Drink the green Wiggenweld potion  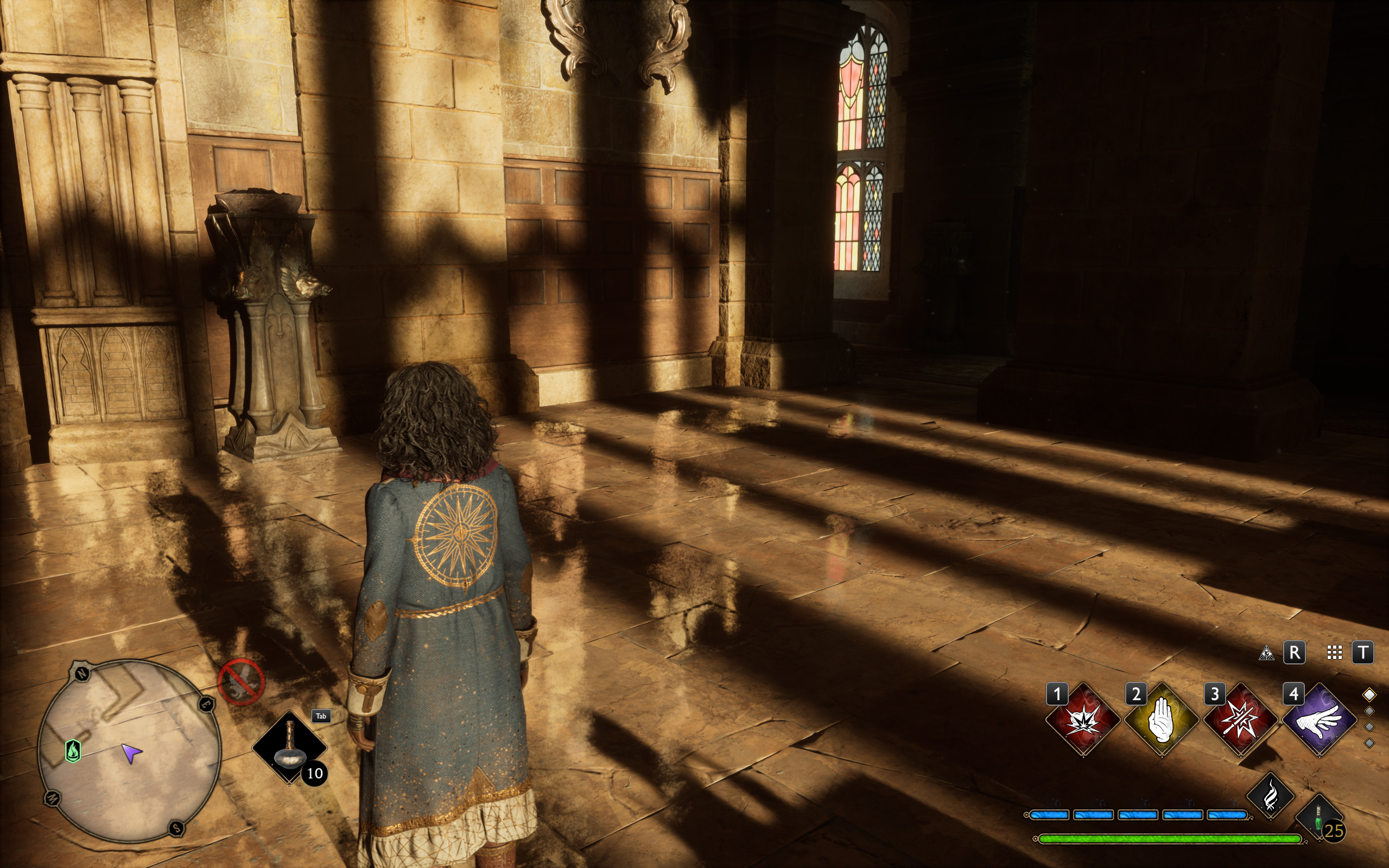pos(1318,819)
